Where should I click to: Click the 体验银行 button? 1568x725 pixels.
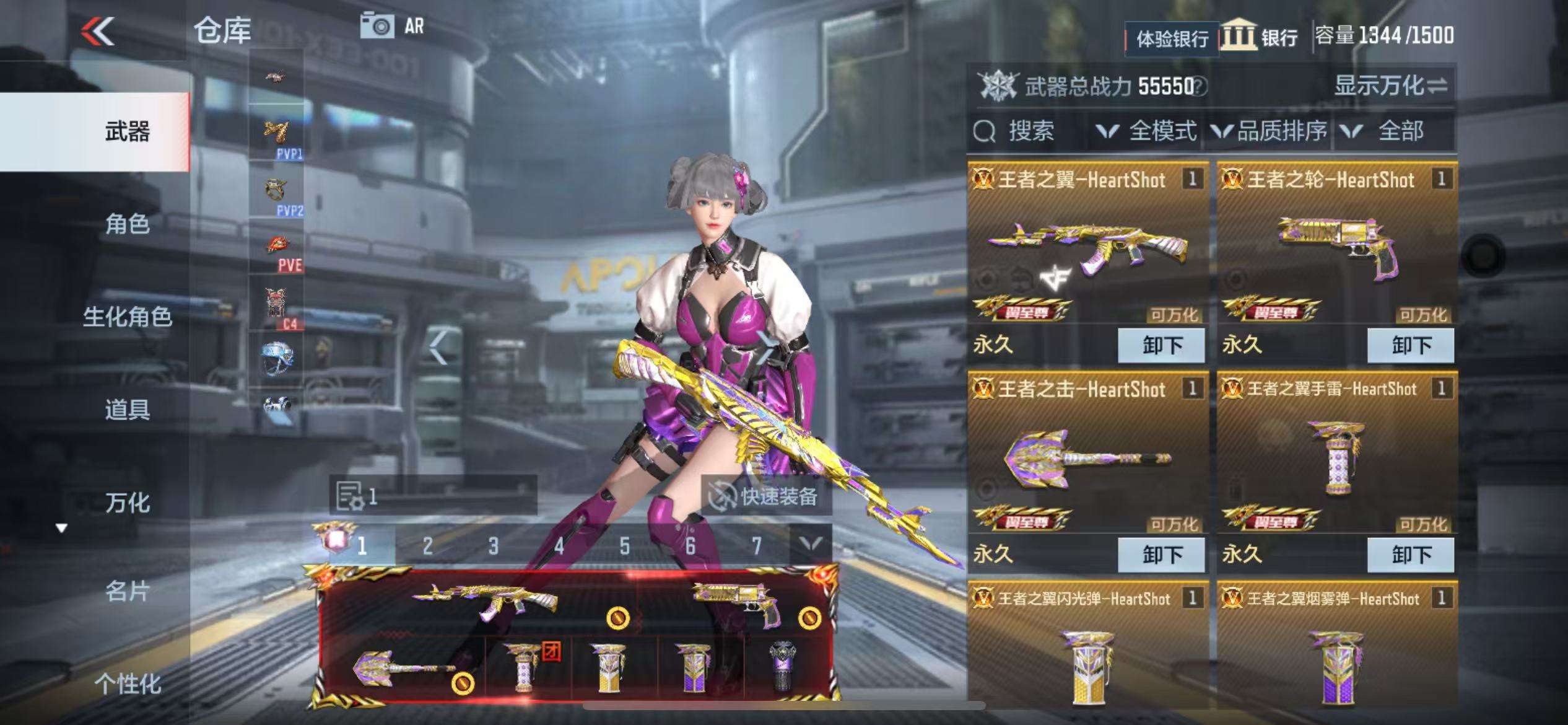[x=1171, y=39]
